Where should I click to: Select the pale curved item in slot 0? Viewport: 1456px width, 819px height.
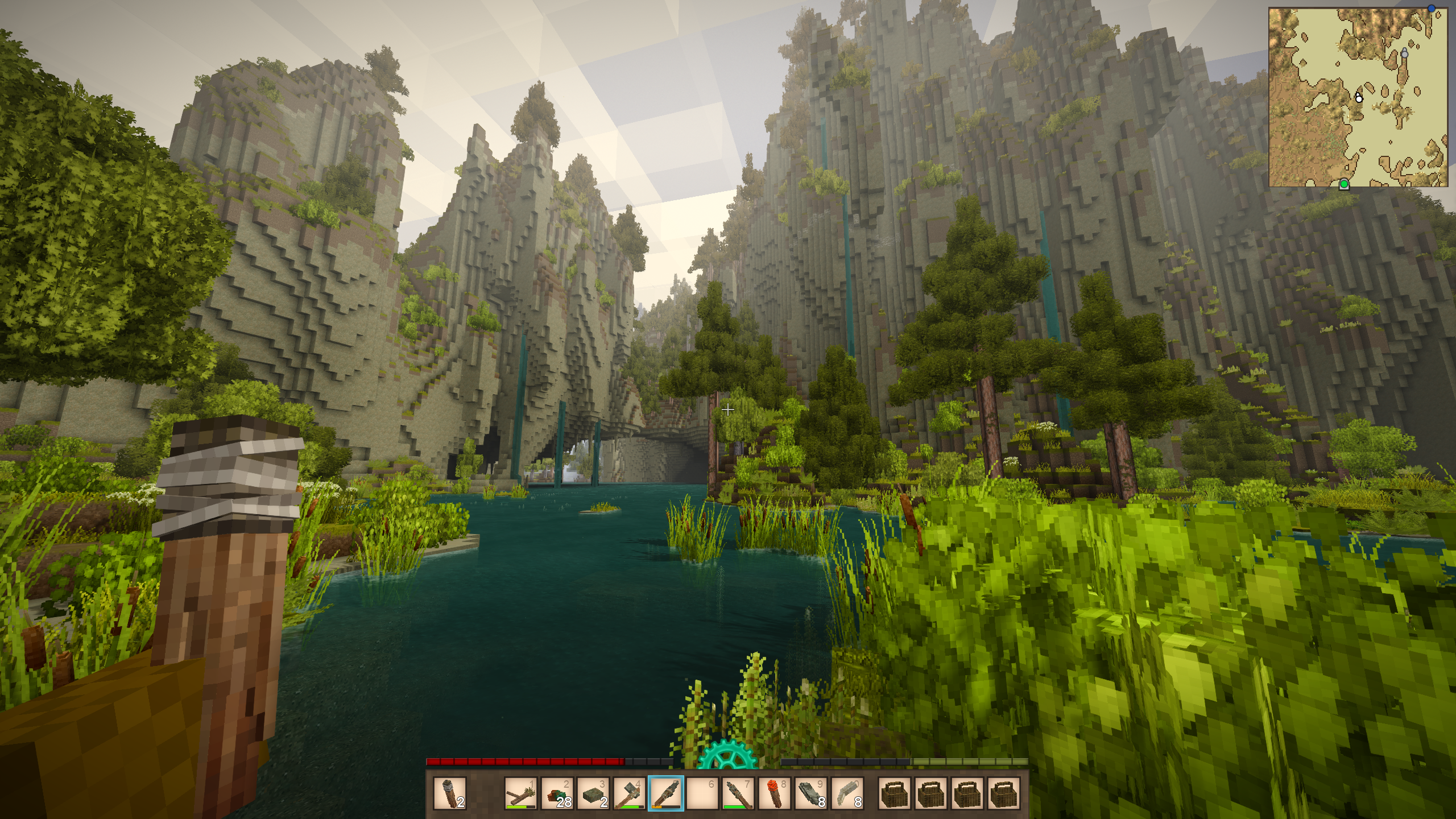pos(847,793)
